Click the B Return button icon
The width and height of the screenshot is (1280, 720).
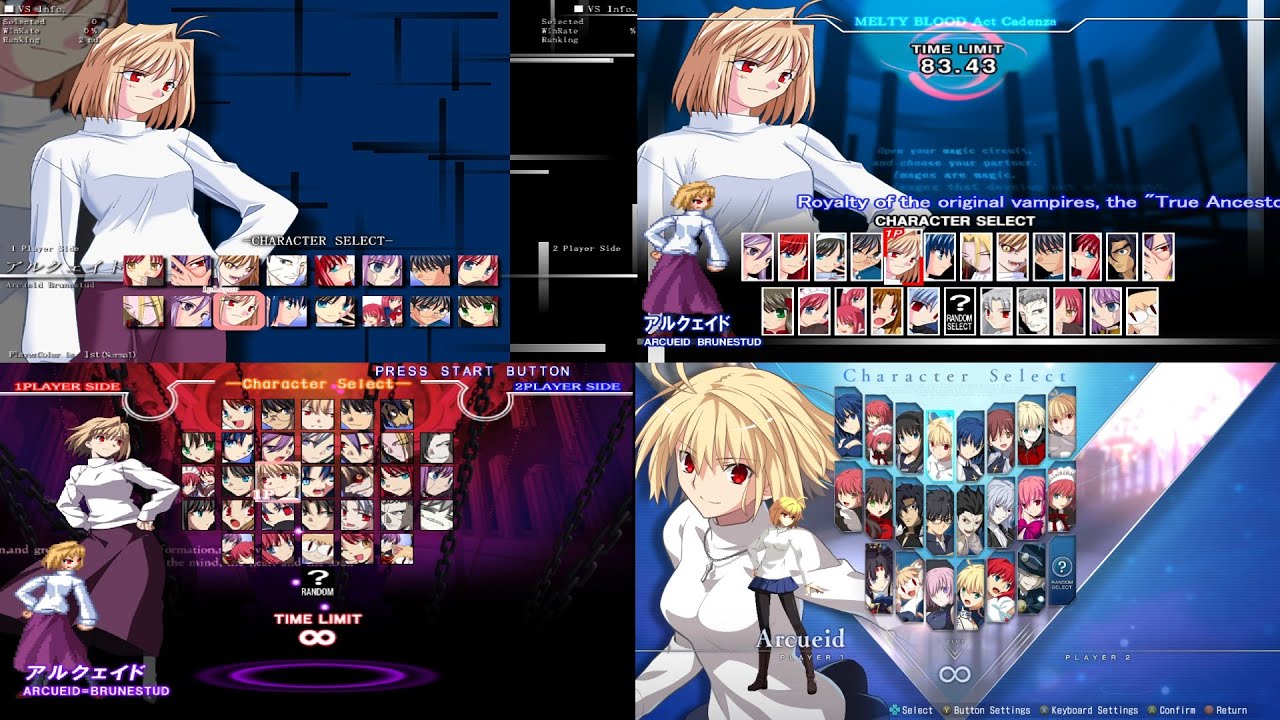coord(1209,711)
